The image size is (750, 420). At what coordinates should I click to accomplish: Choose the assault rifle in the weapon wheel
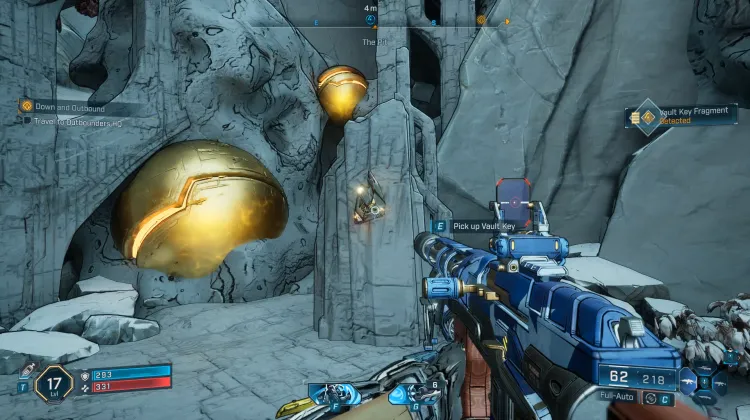690,381
